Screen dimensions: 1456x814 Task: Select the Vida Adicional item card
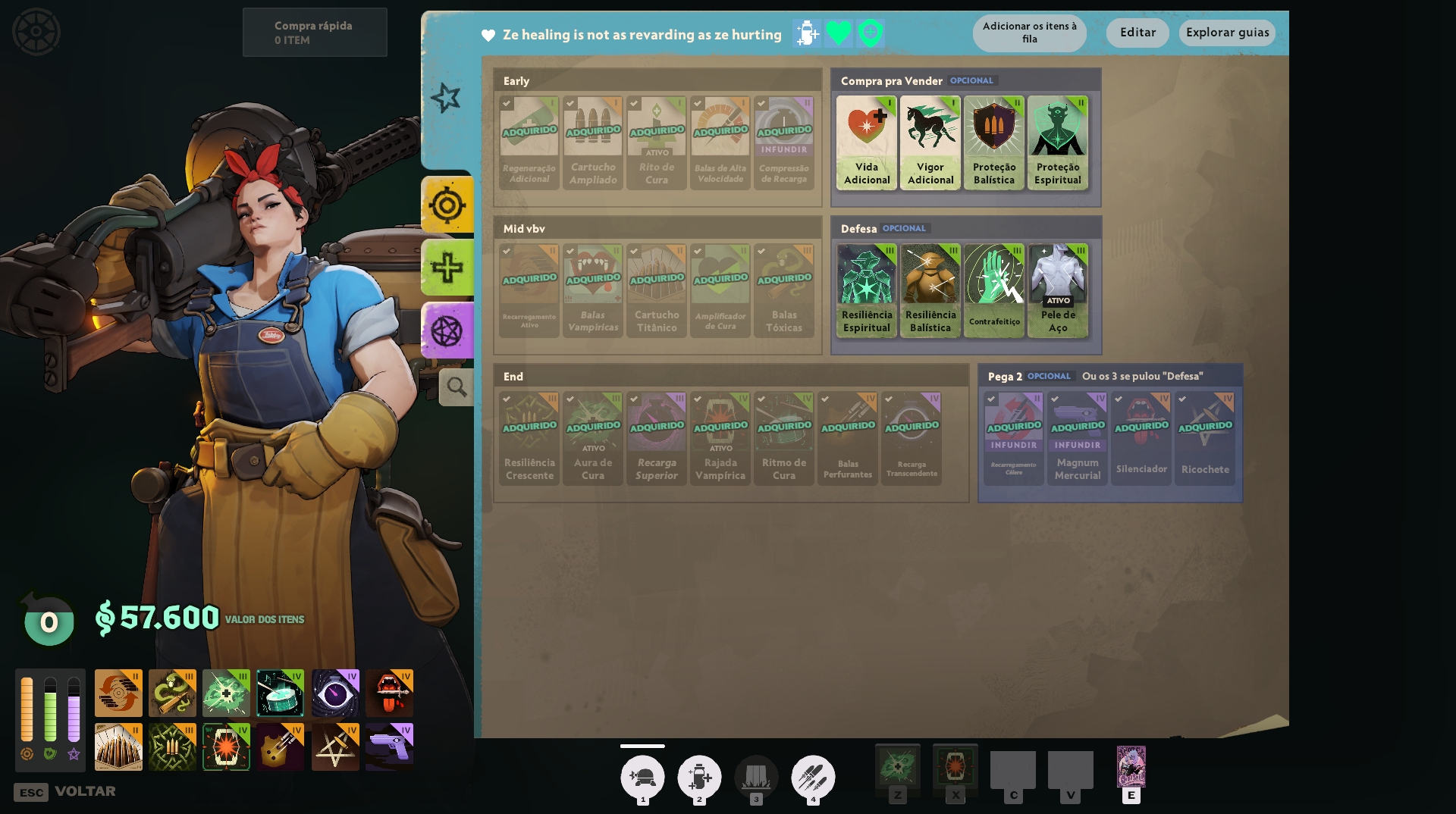867,142
